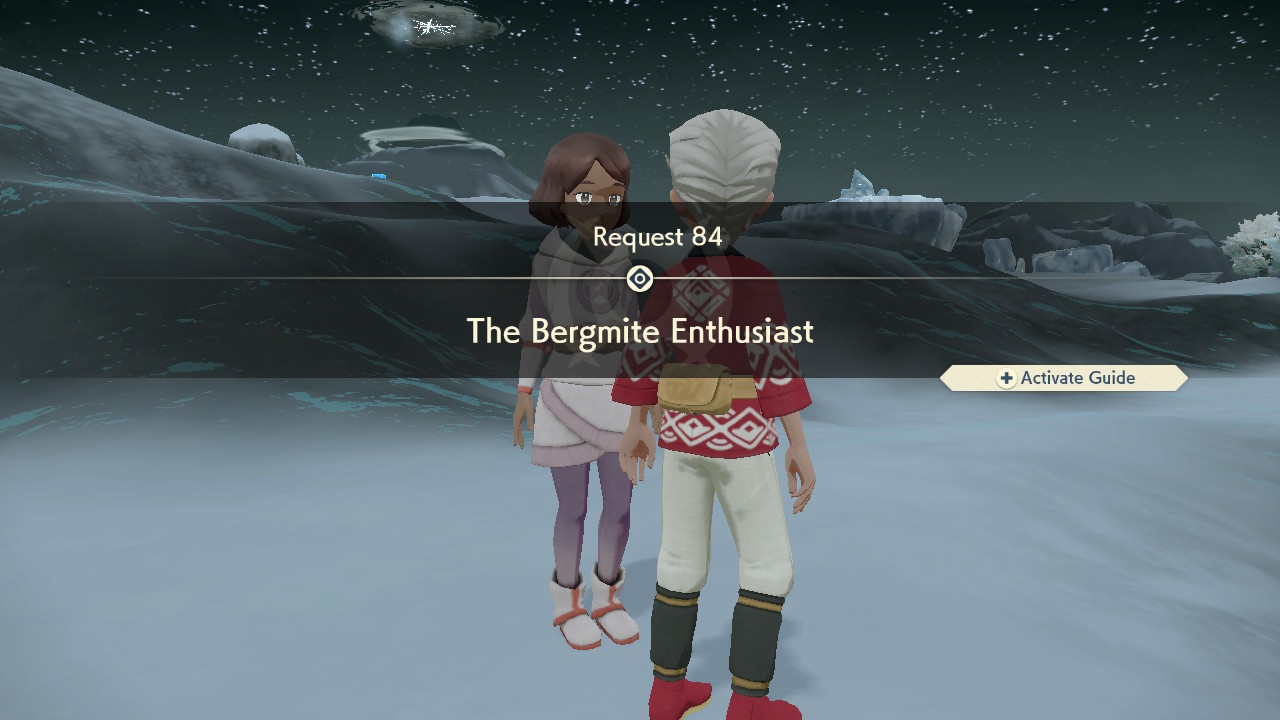Image resolution: width=1280 pixels, height=720 pixels.
Task: Activate the quest guide
Action: pos(1064,378)
